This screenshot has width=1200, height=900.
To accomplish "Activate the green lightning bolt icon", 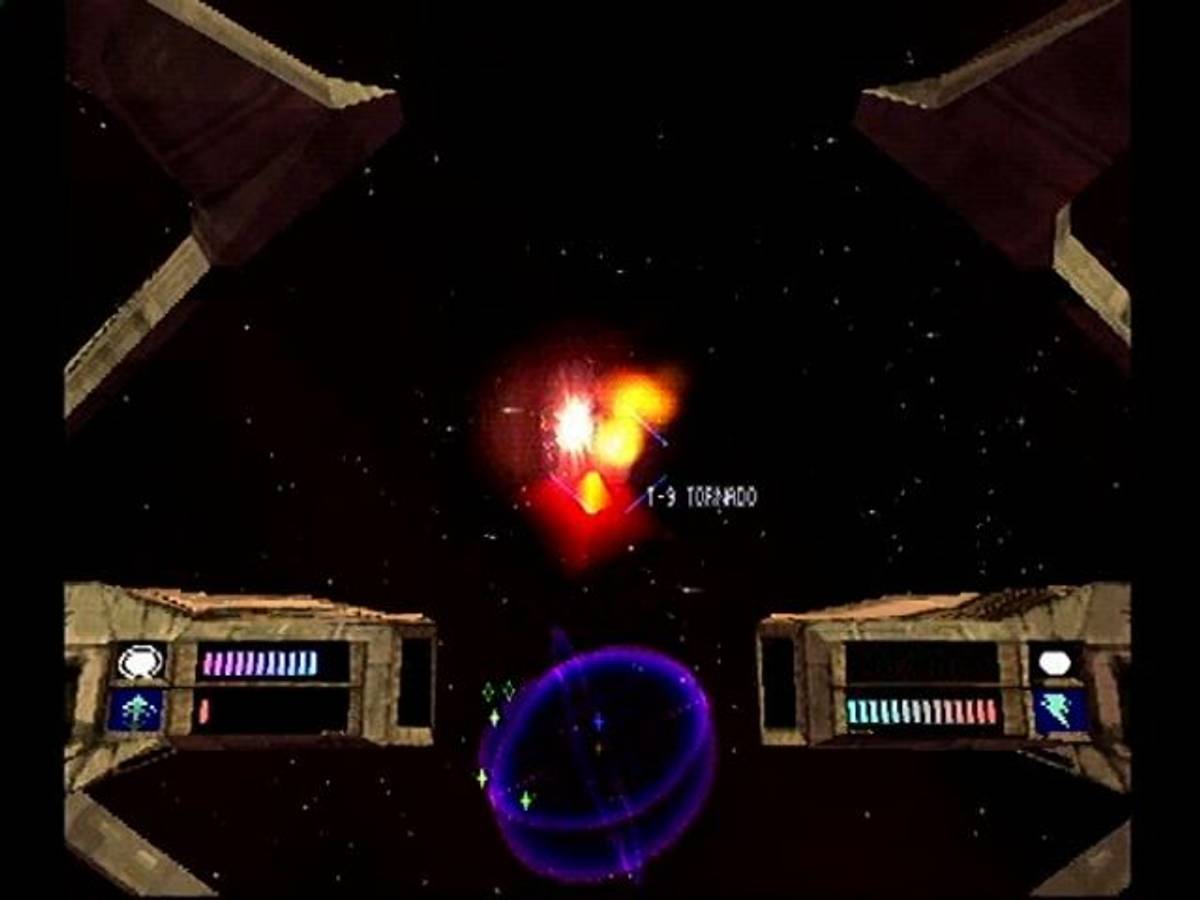I will (1059, 710).
